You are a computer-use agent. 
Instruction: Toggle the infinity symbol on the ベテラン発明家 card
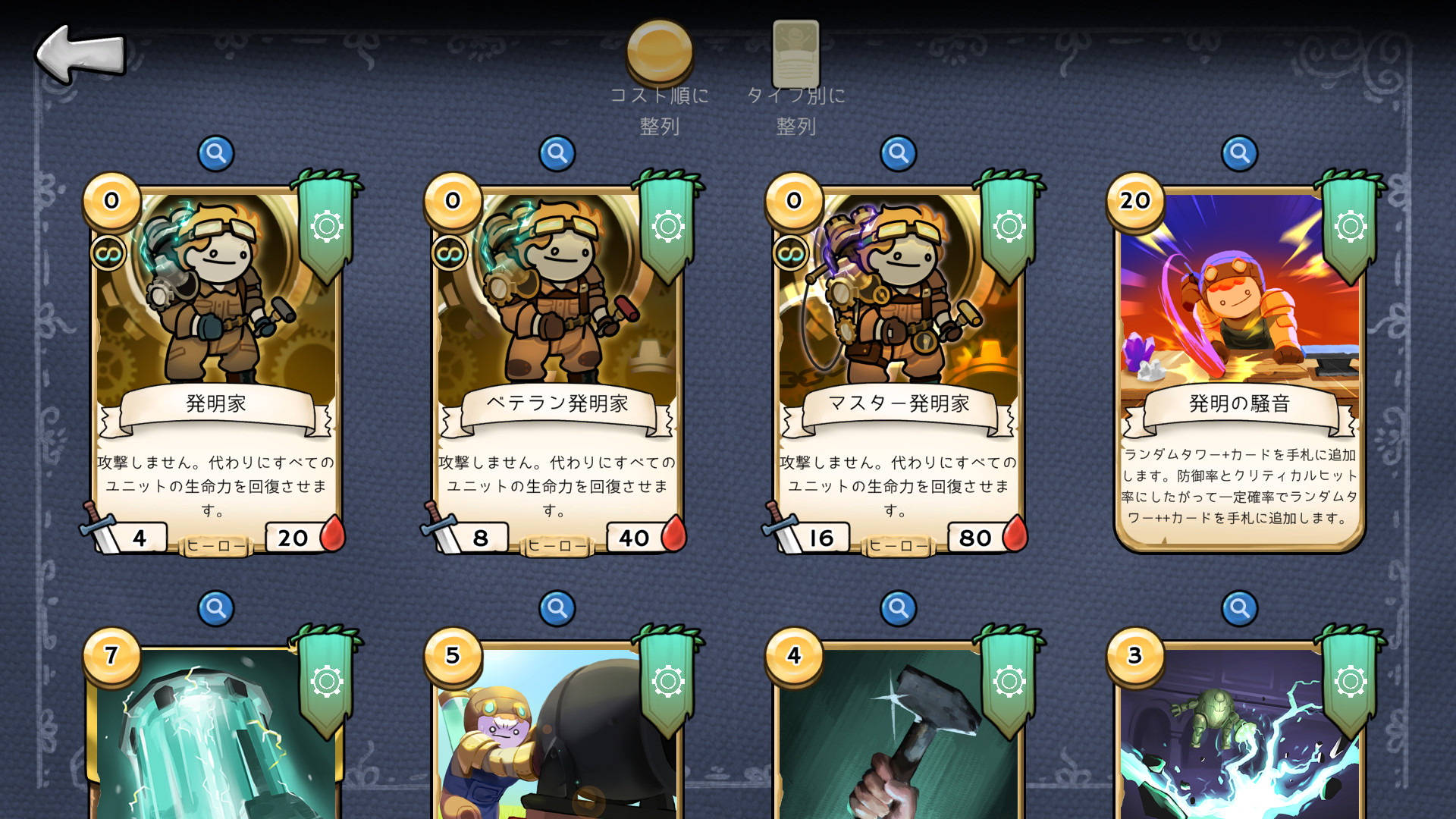(449, 253)
